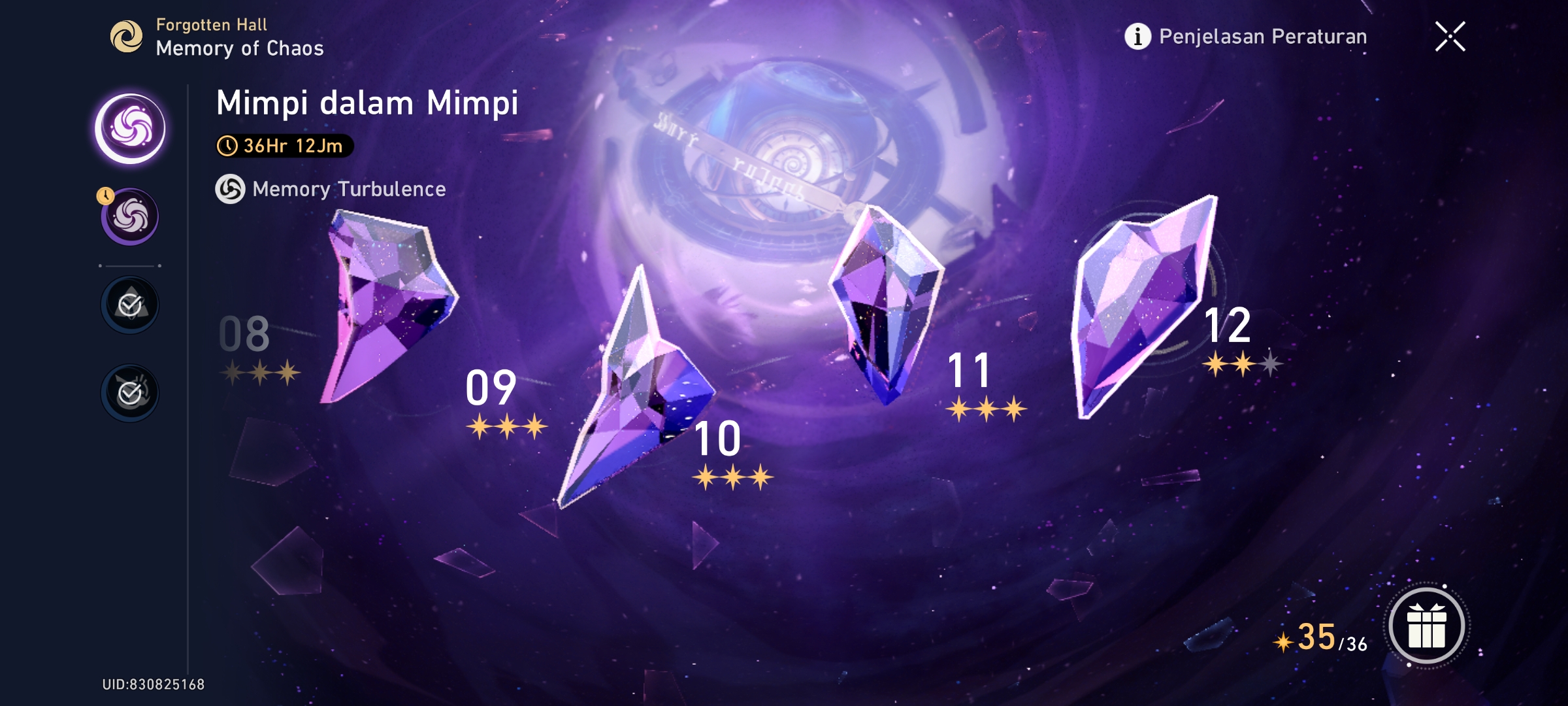This screenshot has width=1568, height=706.
Task: Switch to the Mimpi dalam Mimpi tab
Action: tap(367, 103)
